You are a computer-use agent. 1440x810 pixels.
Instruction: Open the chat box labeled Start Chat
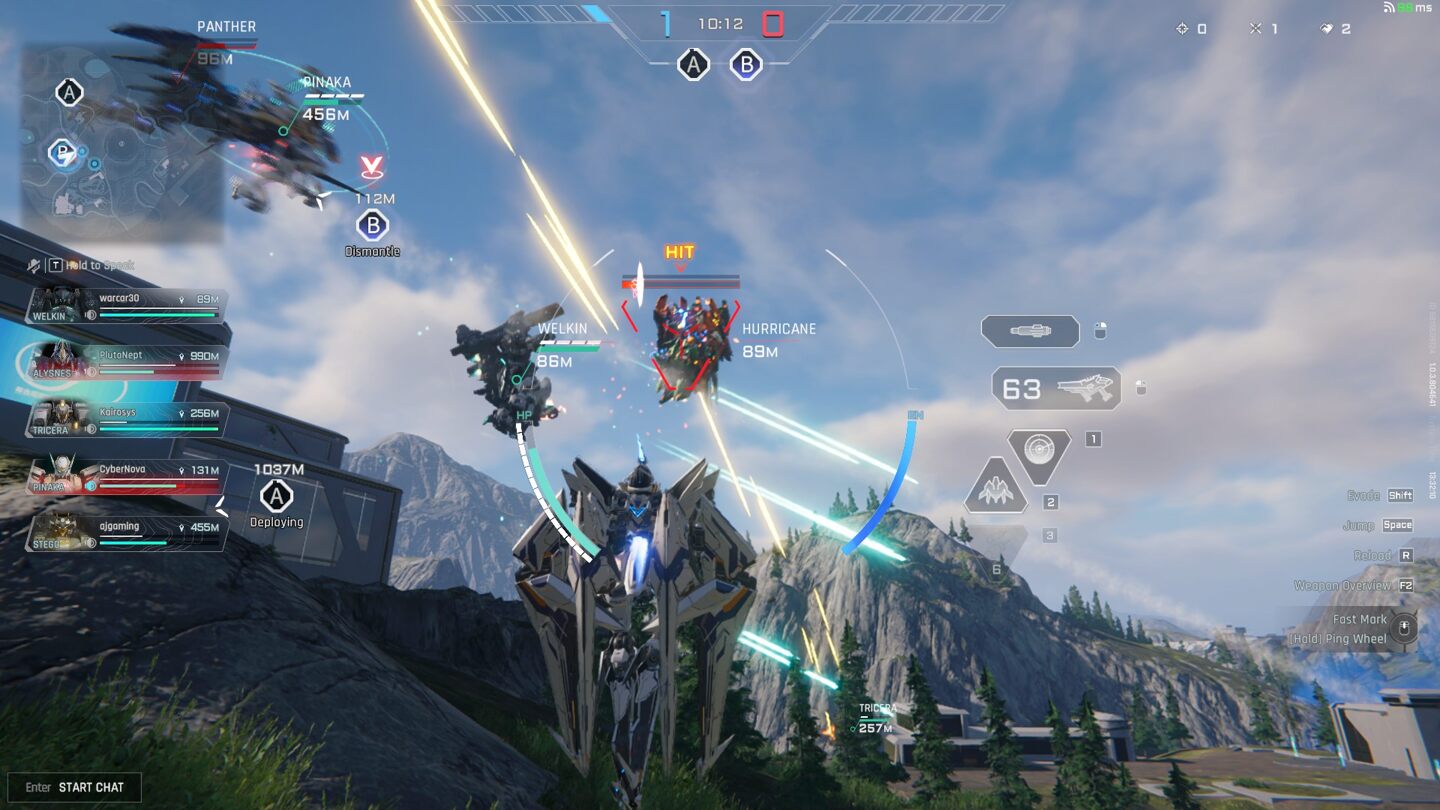(x=75, y=787)
